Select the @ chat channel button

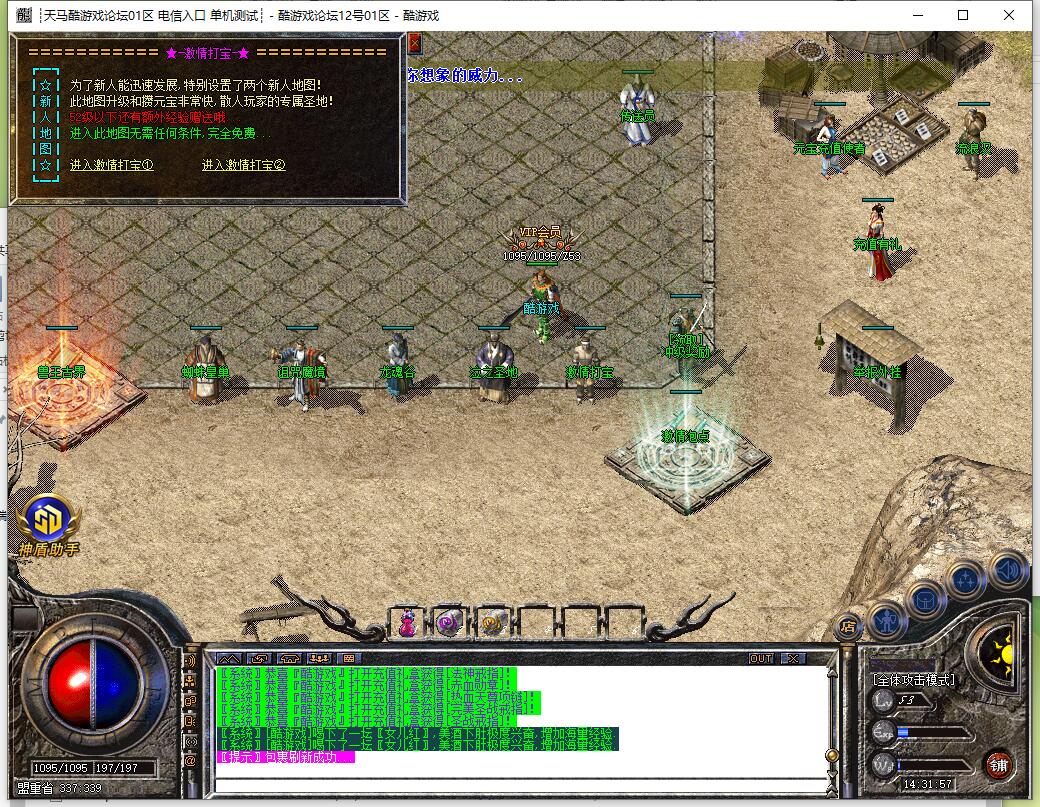pos(190,761)
